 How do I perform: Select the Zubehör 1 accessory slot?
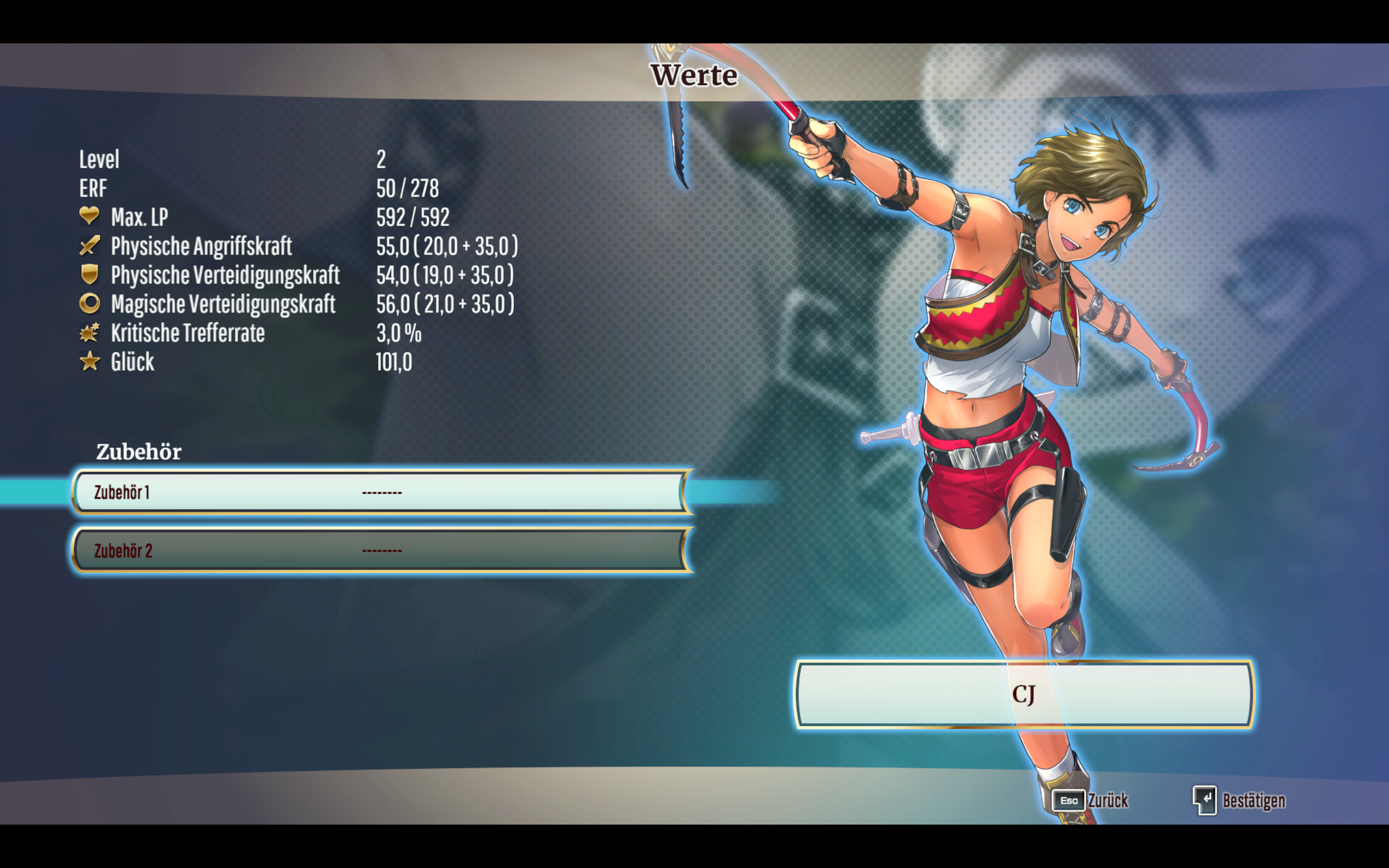tap(381, 492)
